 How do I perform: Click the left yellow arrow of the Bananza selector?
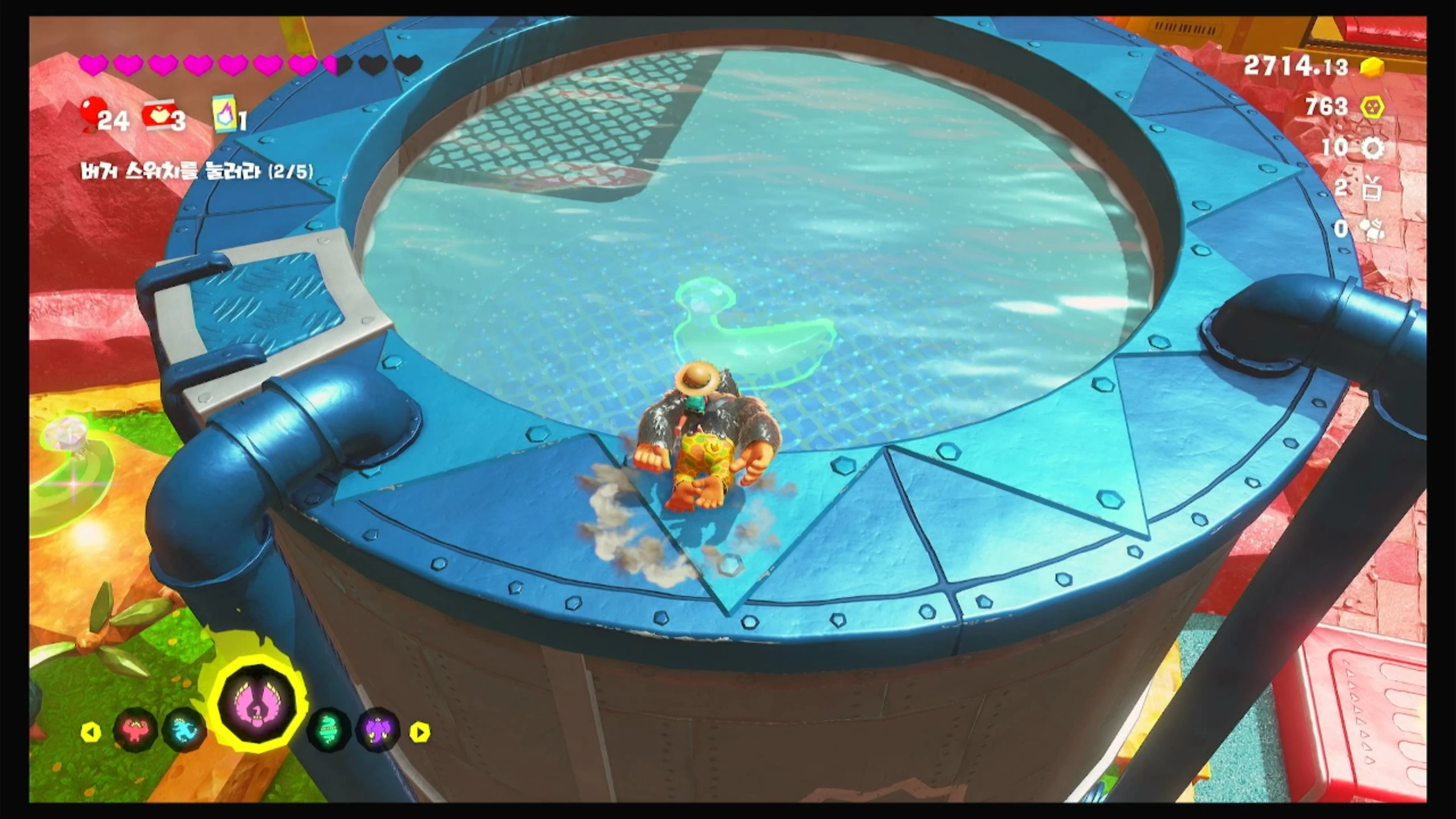tap(91, 732)
